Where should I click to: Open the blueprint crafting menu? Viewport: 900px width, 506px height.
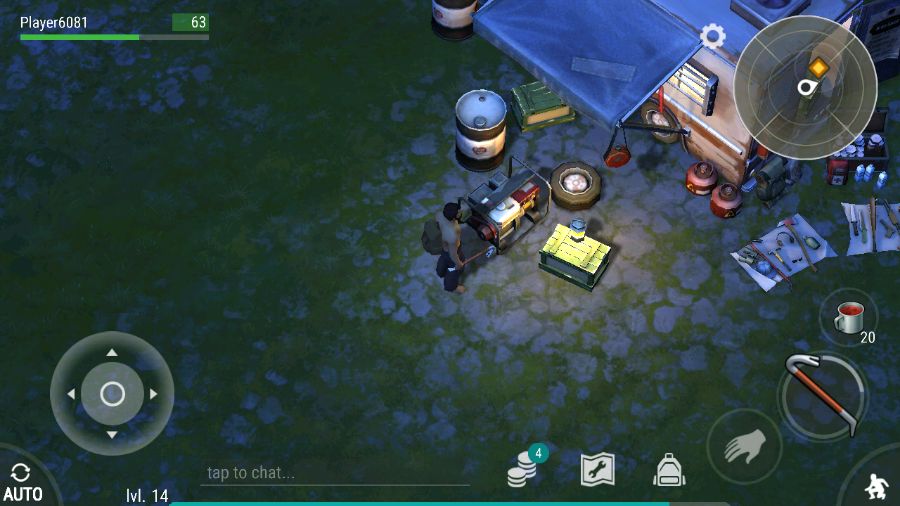597,469
